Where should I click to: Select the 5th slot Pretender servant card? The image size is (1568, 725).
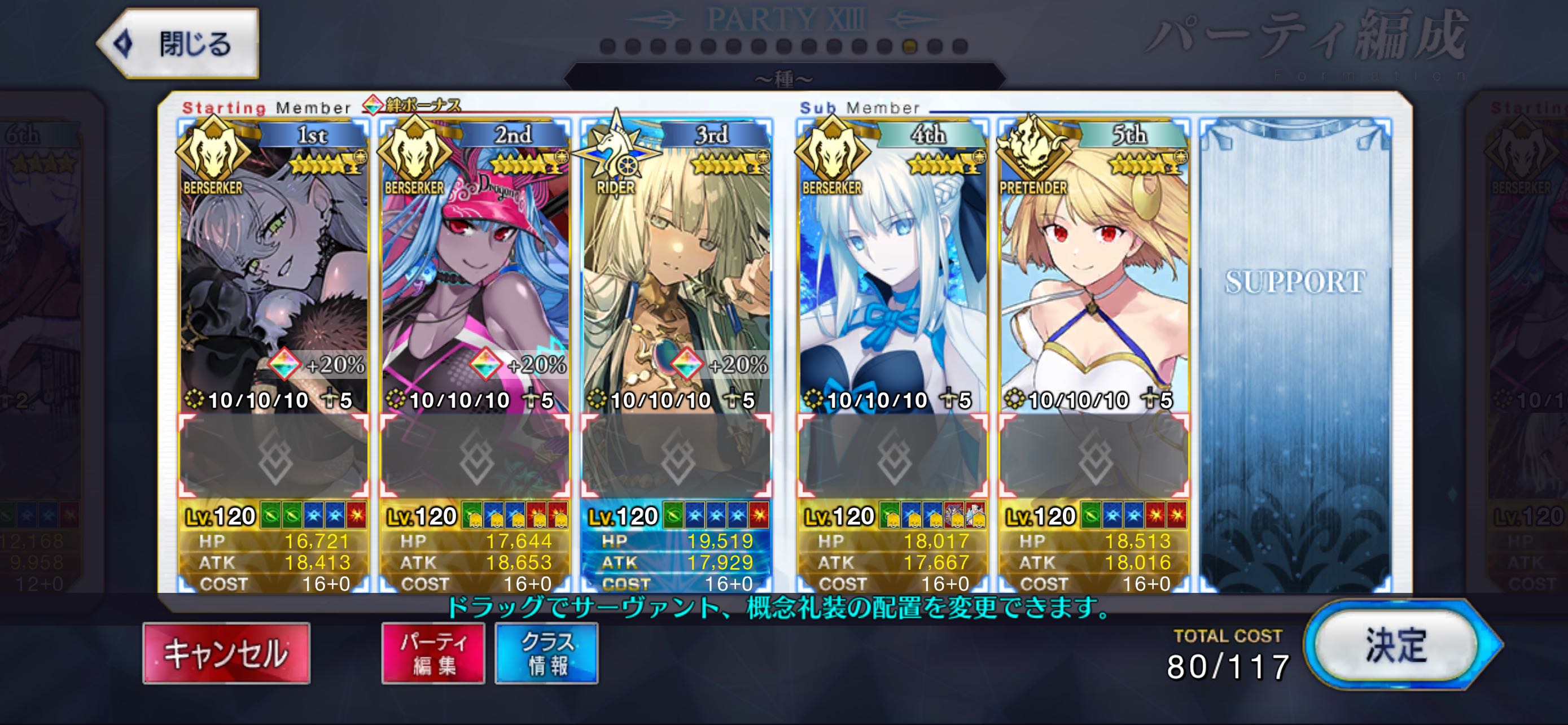coord(1094,274)
